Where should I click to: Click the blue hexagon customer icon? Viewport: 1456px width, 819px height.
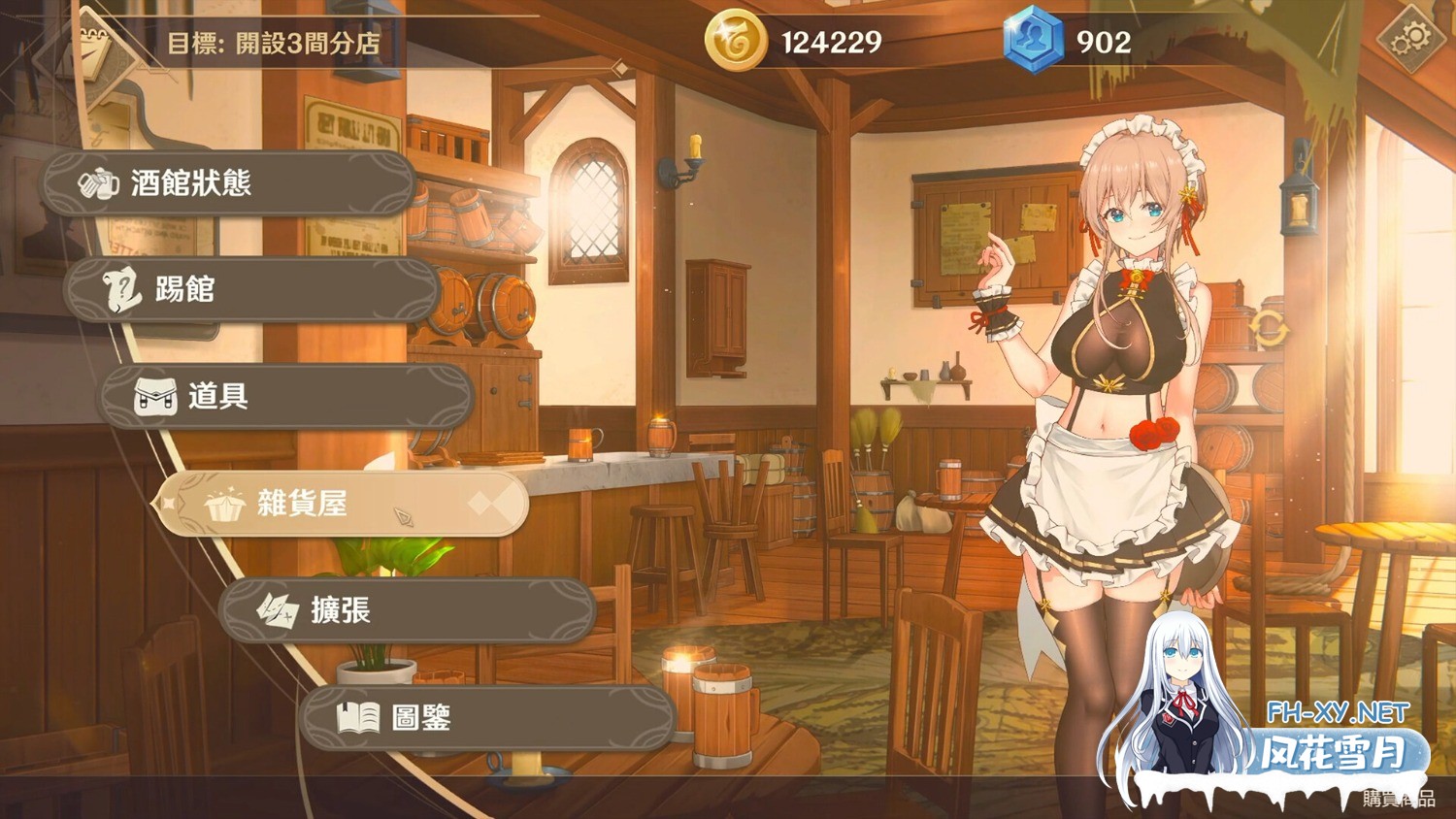point(1033,41)
